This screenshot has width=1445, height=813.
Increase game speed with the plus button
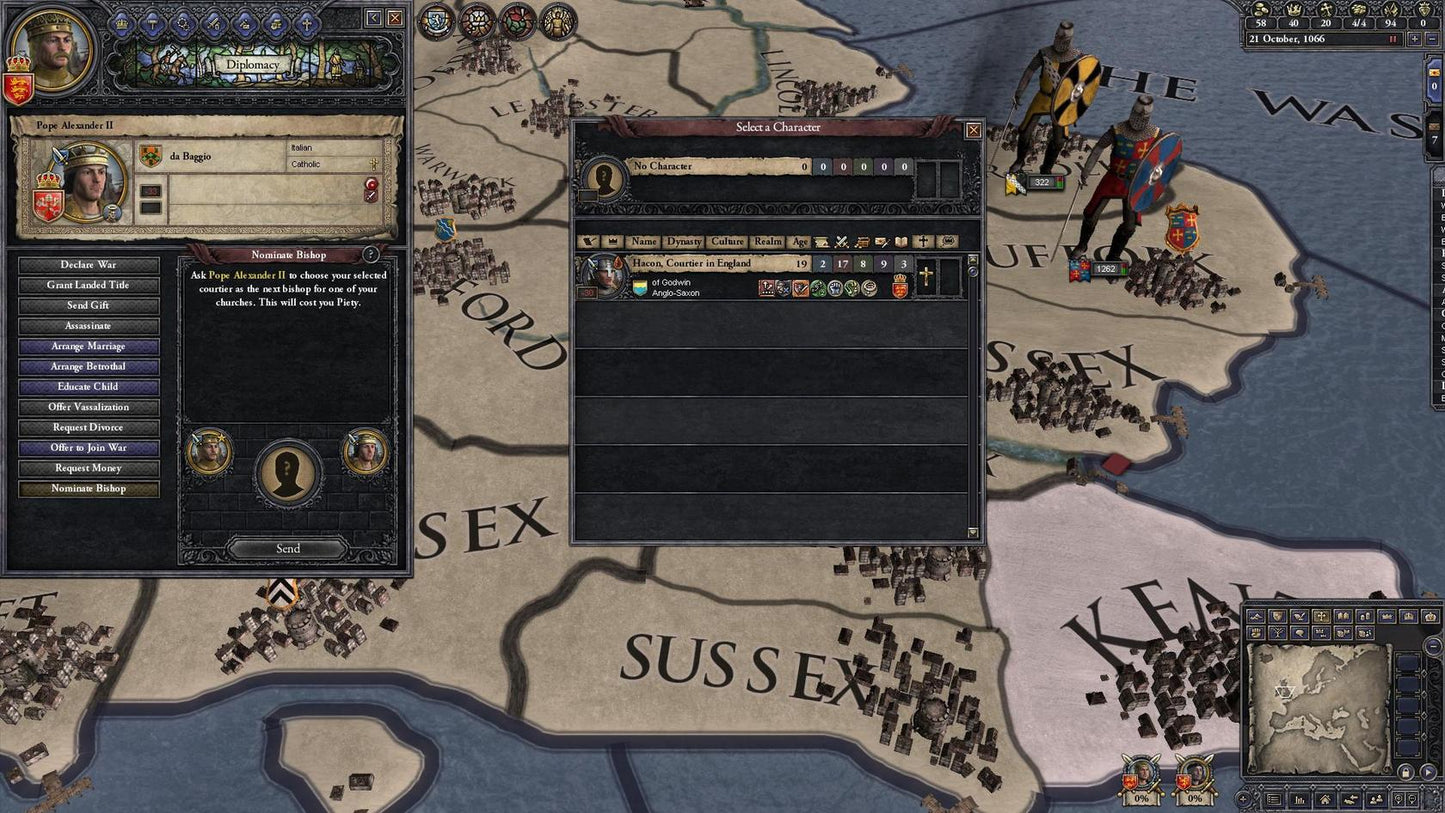[x=1413, y=38]
